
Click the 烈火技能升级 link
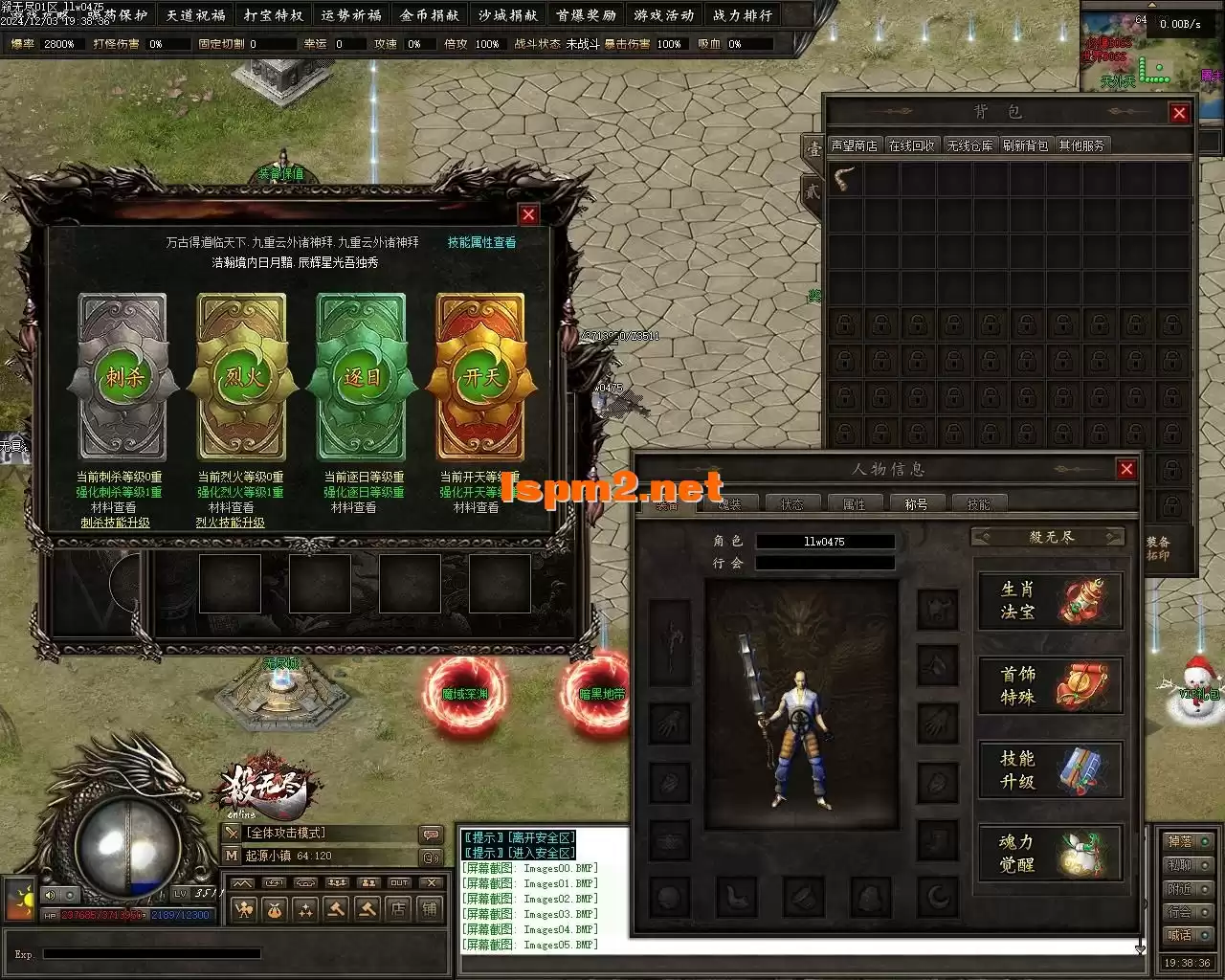pyautogui.click(x=231, y=523)
